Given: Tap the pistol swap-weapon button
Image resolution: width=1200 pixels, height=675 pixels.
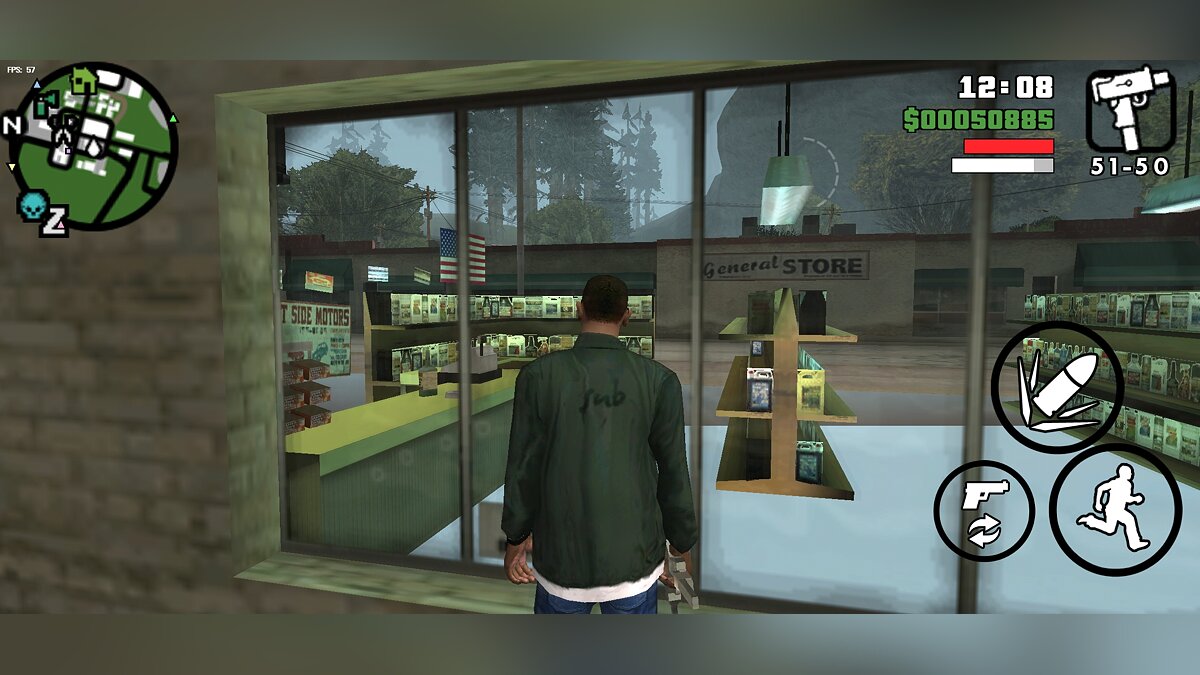Looking at the screenshot, I should tap(984, 510).
